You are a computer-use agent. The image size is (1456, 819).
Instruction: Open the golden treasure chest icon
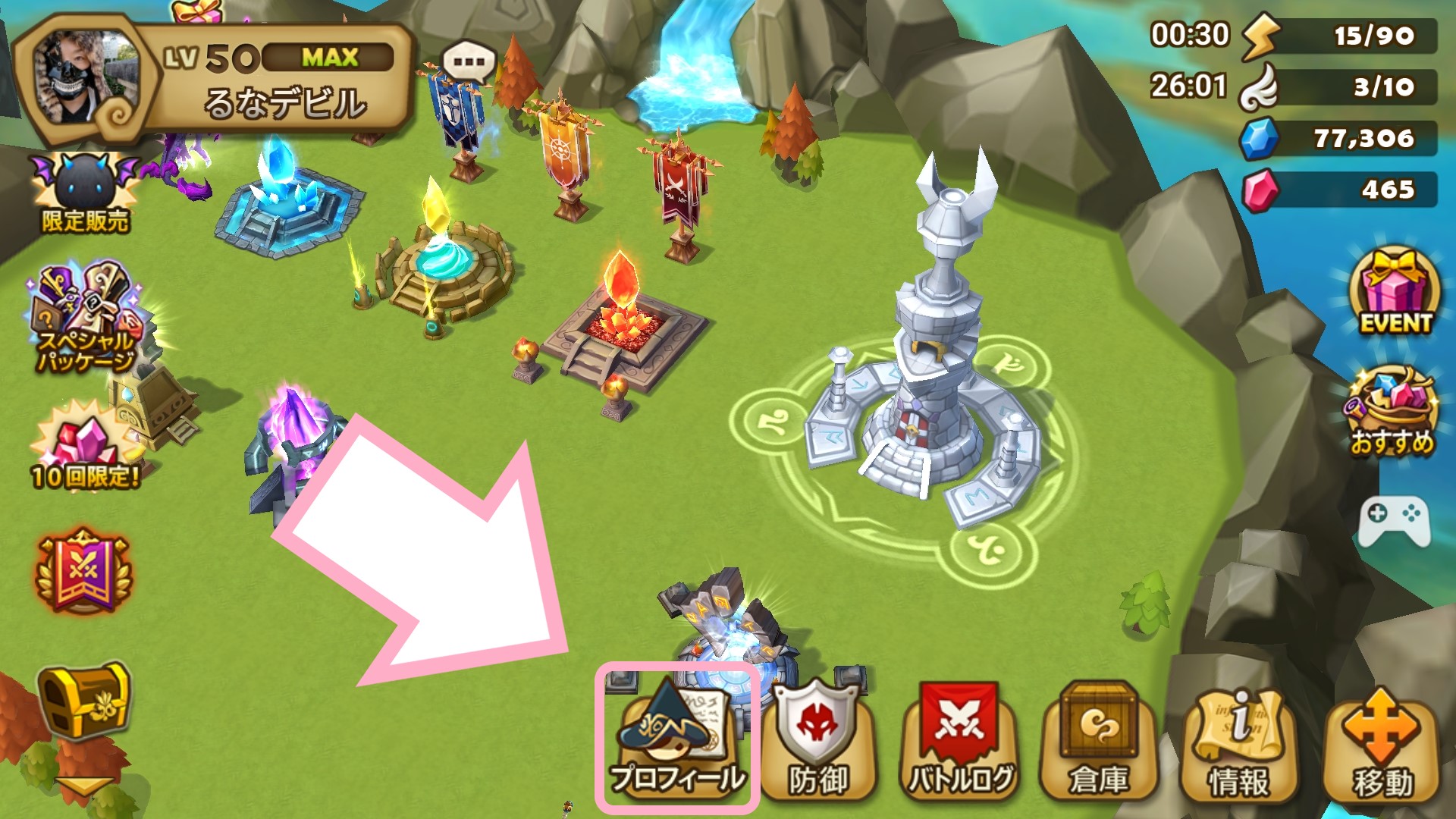coord(83,701)
